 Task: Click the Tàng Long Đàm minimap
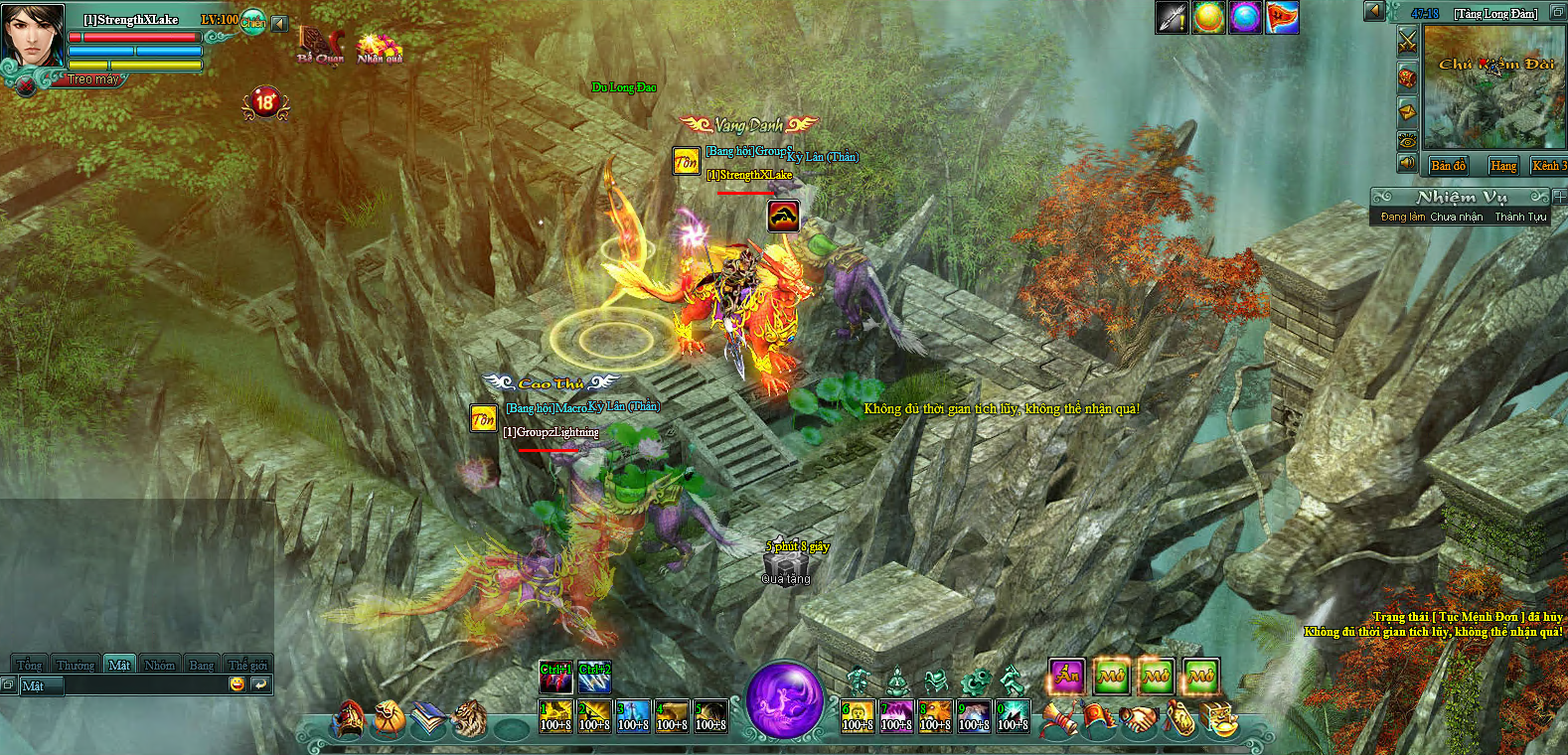pos(1493,87)
